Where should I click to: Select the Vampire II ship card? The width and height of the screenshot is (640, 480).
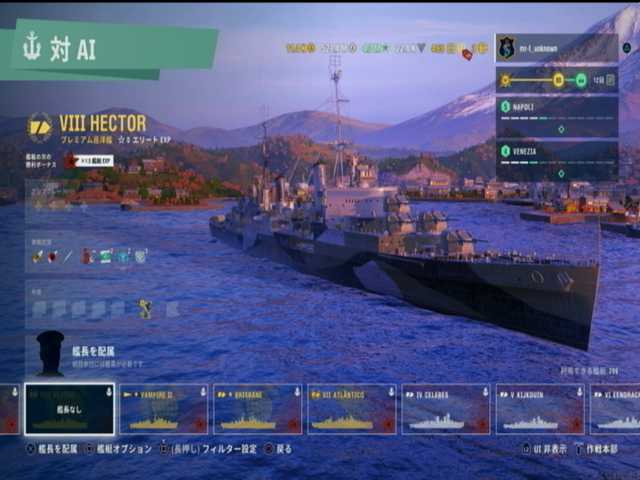(x=163, y=409)
